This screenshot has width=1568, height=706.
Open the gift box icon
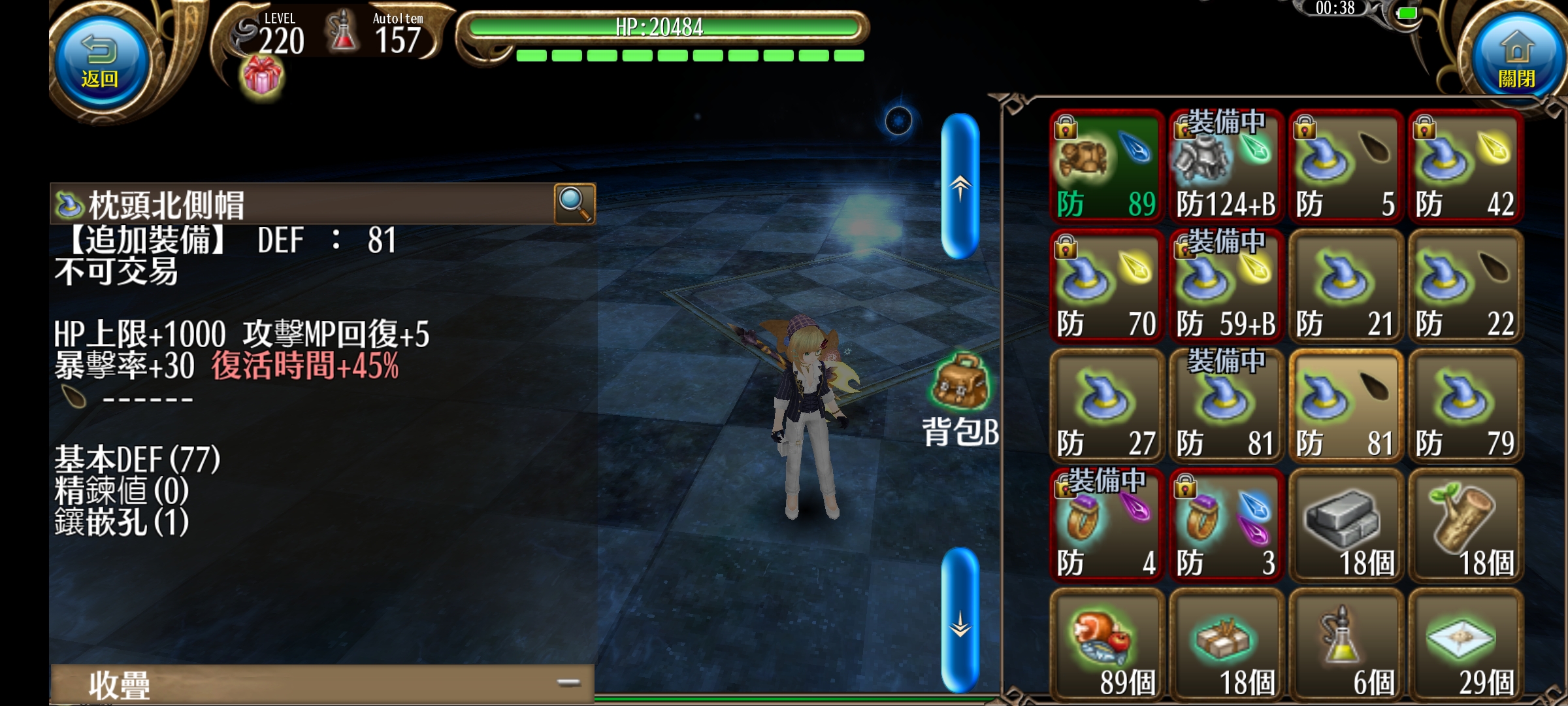click(262, 76)
